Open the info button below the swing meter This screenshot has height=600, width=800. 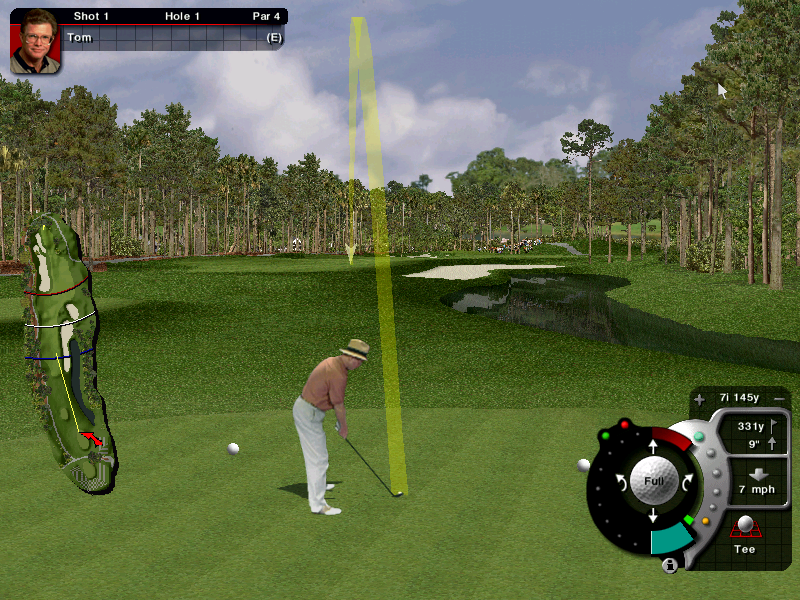coord(669,566)
